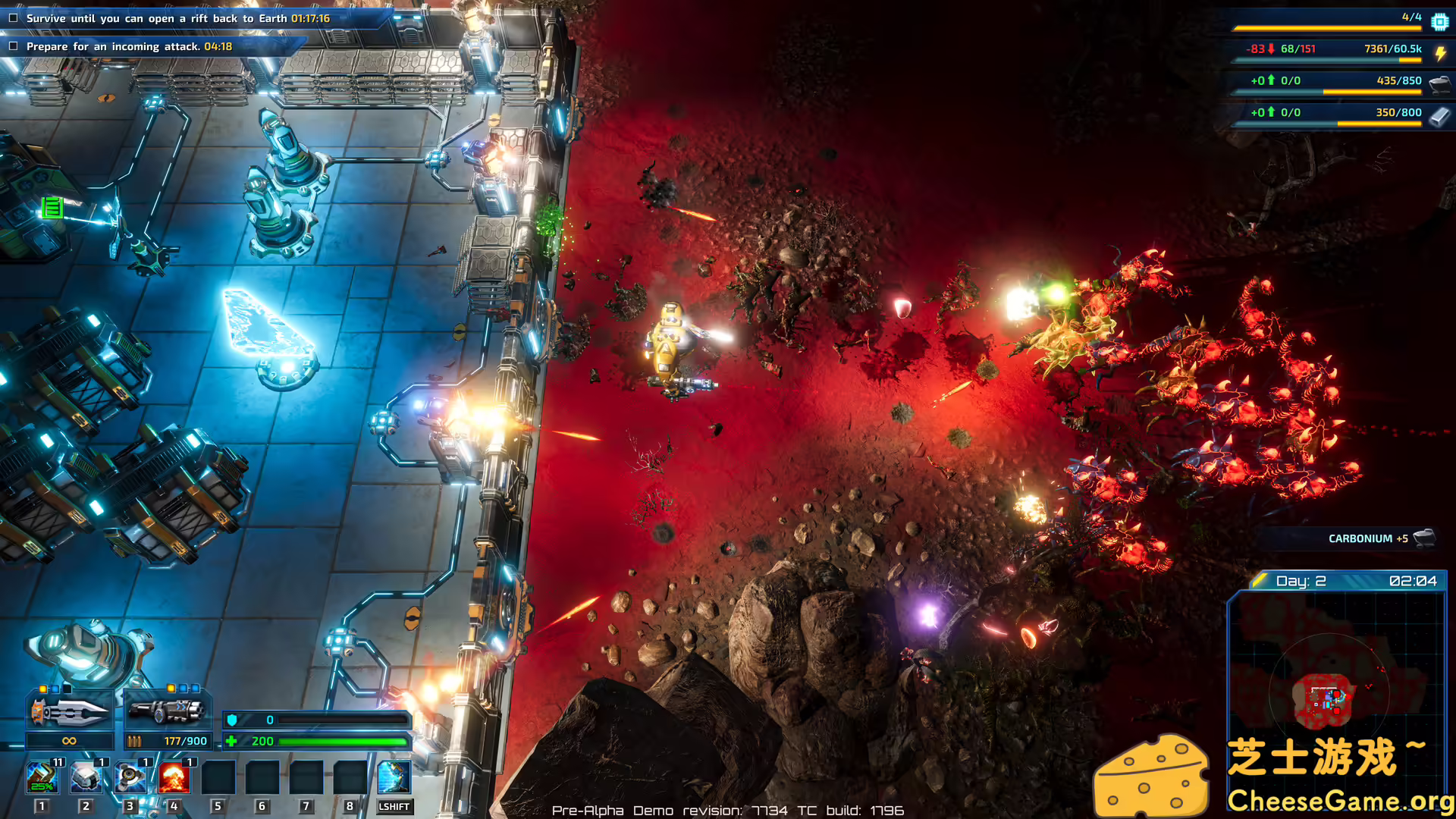
Task: Toggle the 'Prepare for an incoming attack' objective checkbox
Action: (x=12, y=46)
